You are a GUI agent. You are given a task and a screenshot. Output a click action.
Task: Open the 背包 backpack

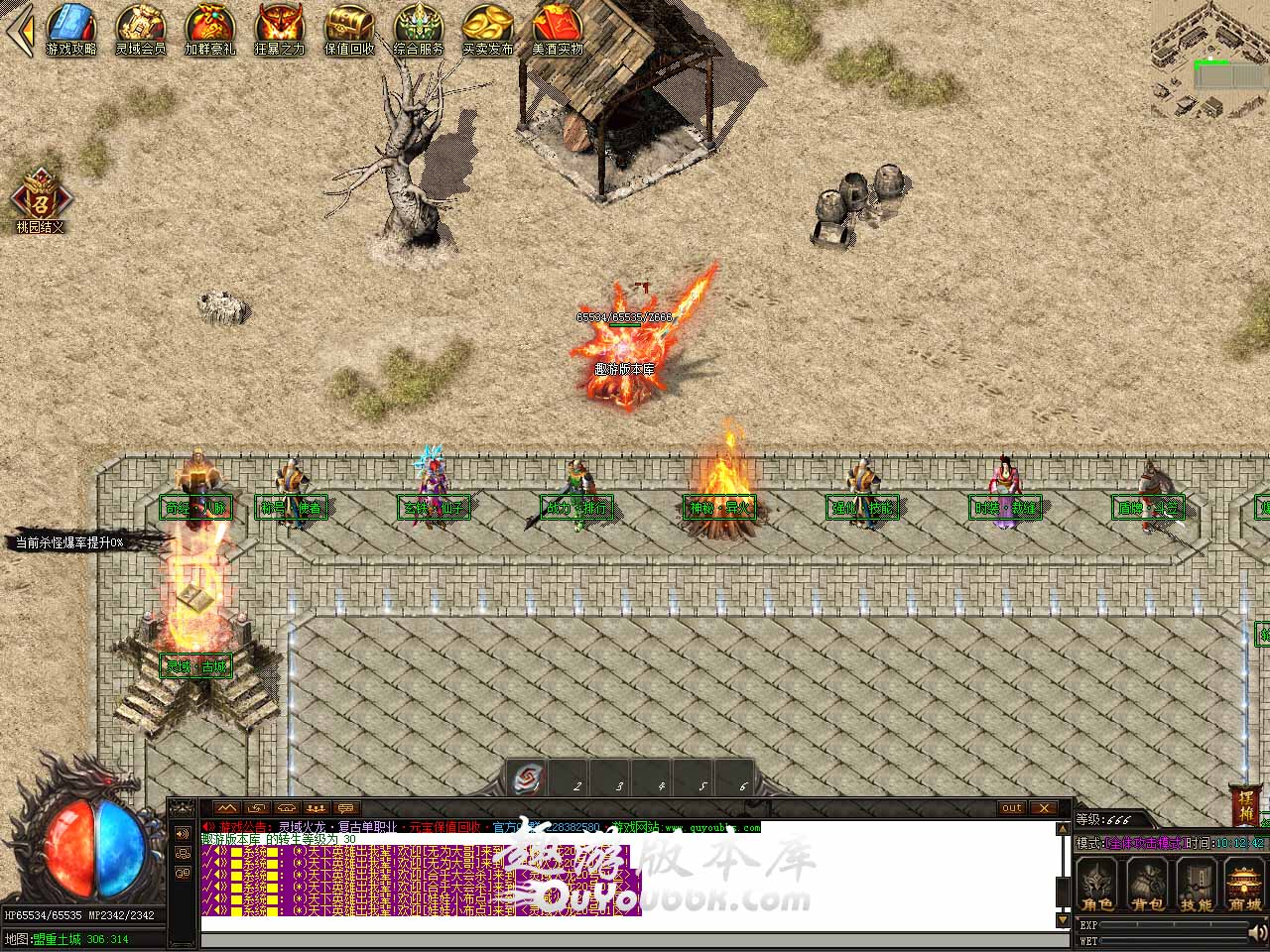coord(1147,885)
